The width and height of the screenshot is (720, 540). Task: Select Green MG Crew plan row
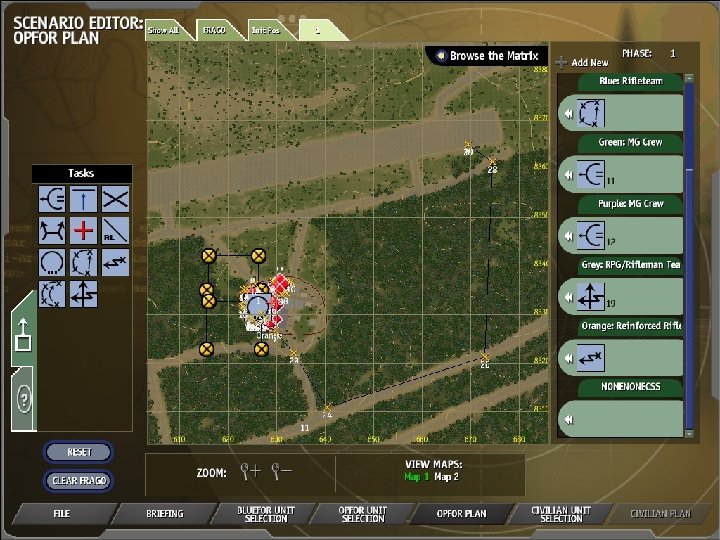618,174
